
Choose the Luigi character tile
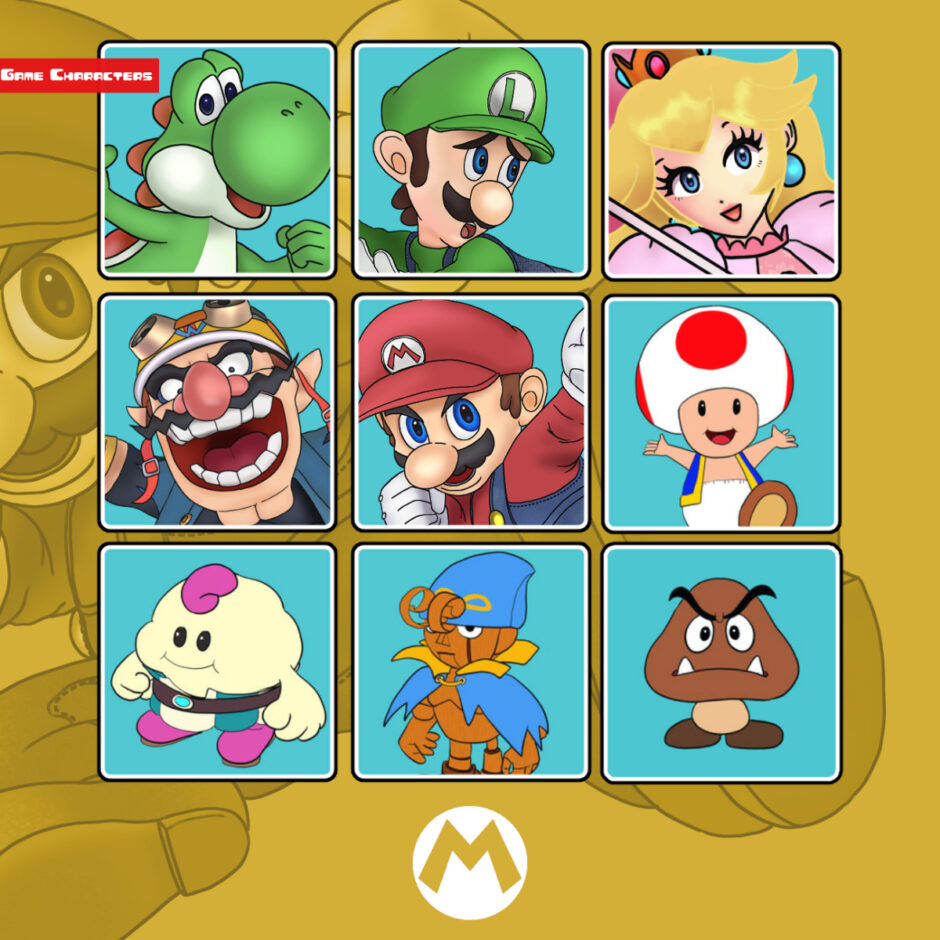[x=470, y=160]
